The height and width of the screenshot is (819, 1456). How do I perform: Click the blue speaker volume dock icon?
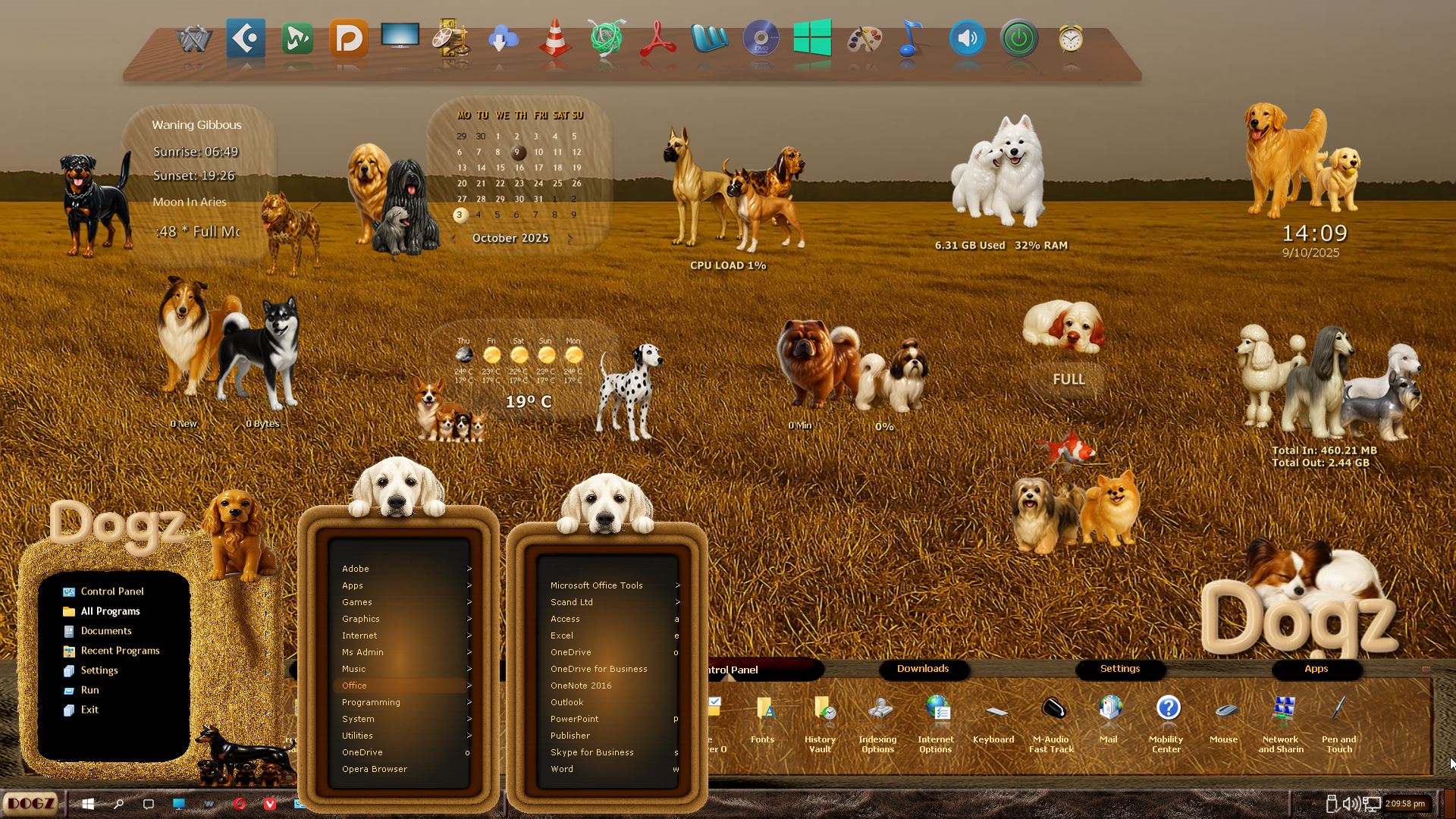pyautogui.click(x=967, y=38)
